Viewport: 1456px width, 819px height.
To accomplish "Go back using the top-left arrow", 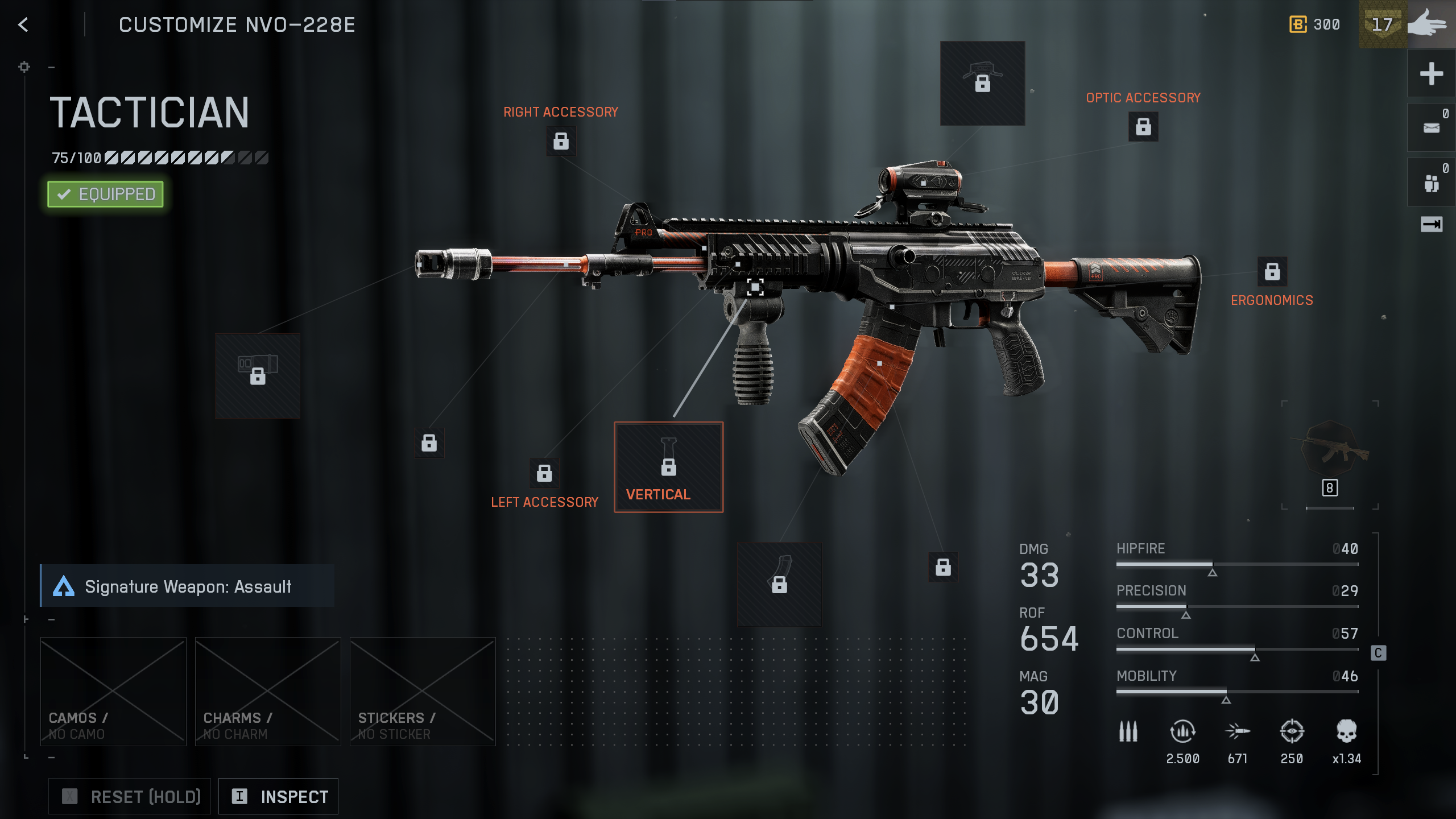I will (23, 24).
